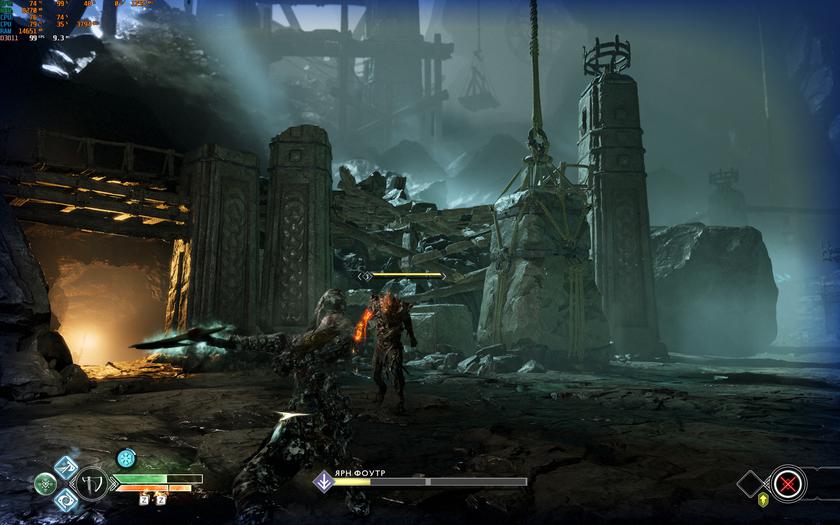The width and height of the screenshot is (840, 525).
Task: Select the Leviathan Axe weapon icon
Action: click(93, 483)
